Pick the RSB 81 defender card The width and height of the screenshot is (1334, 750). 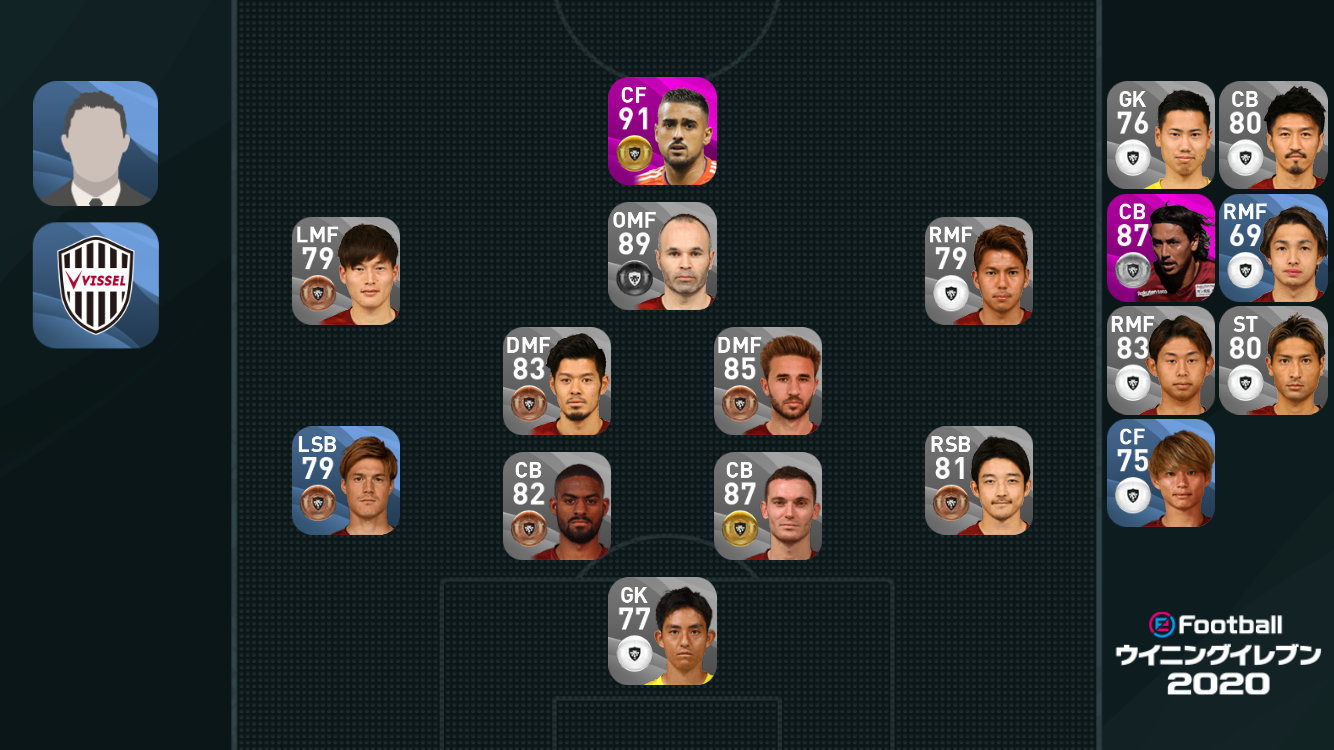979,481
